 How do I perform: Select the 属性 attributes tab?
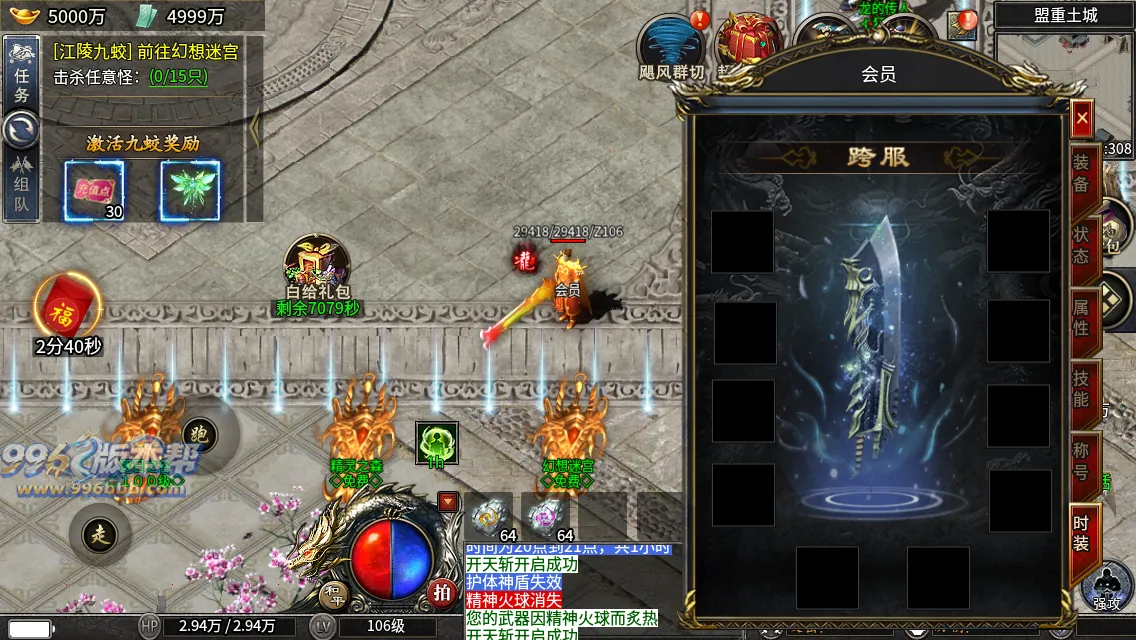[1083, 315]
